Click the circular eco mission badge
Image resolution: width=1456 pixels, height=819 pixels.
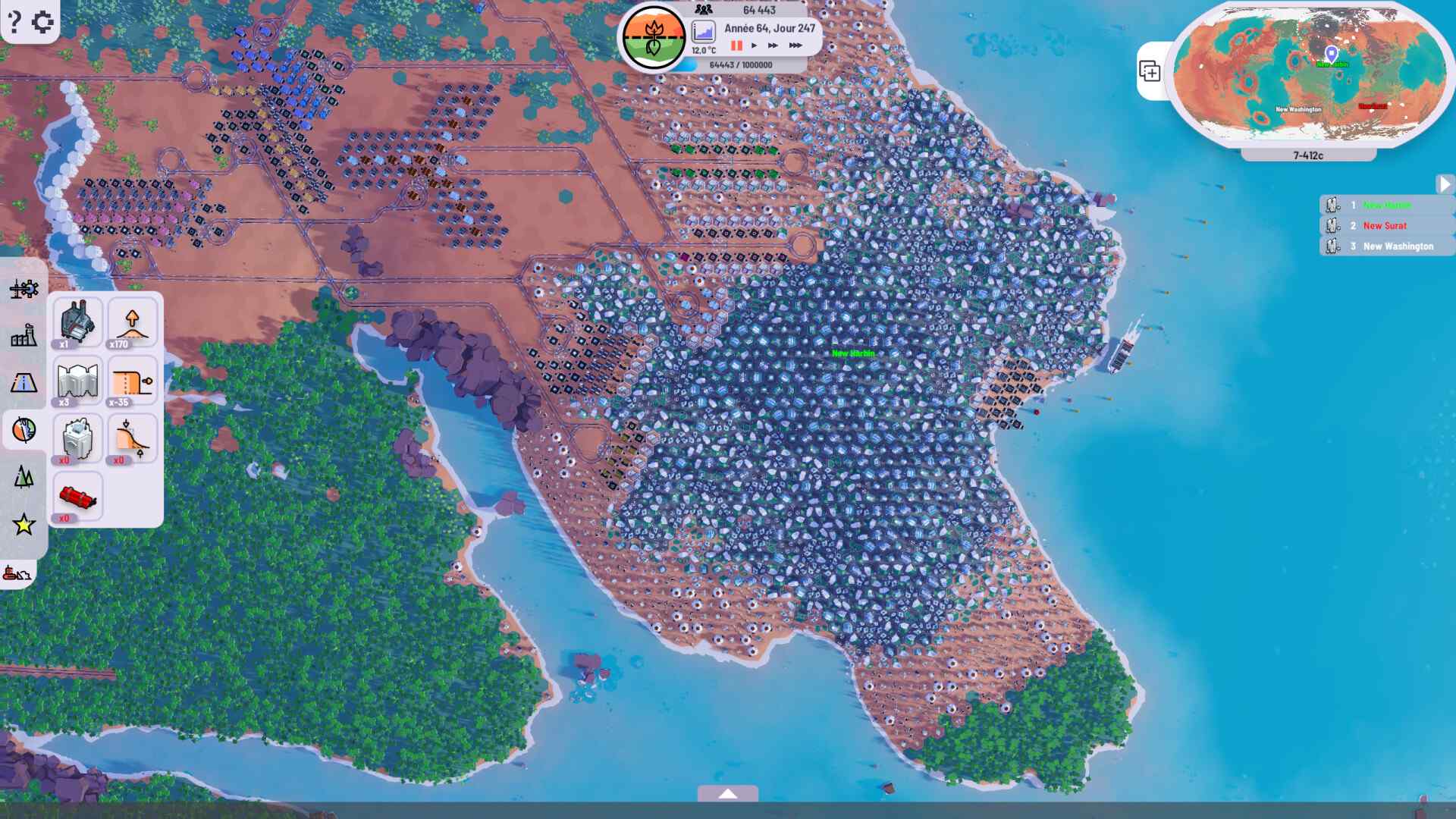tap(654, 38)
